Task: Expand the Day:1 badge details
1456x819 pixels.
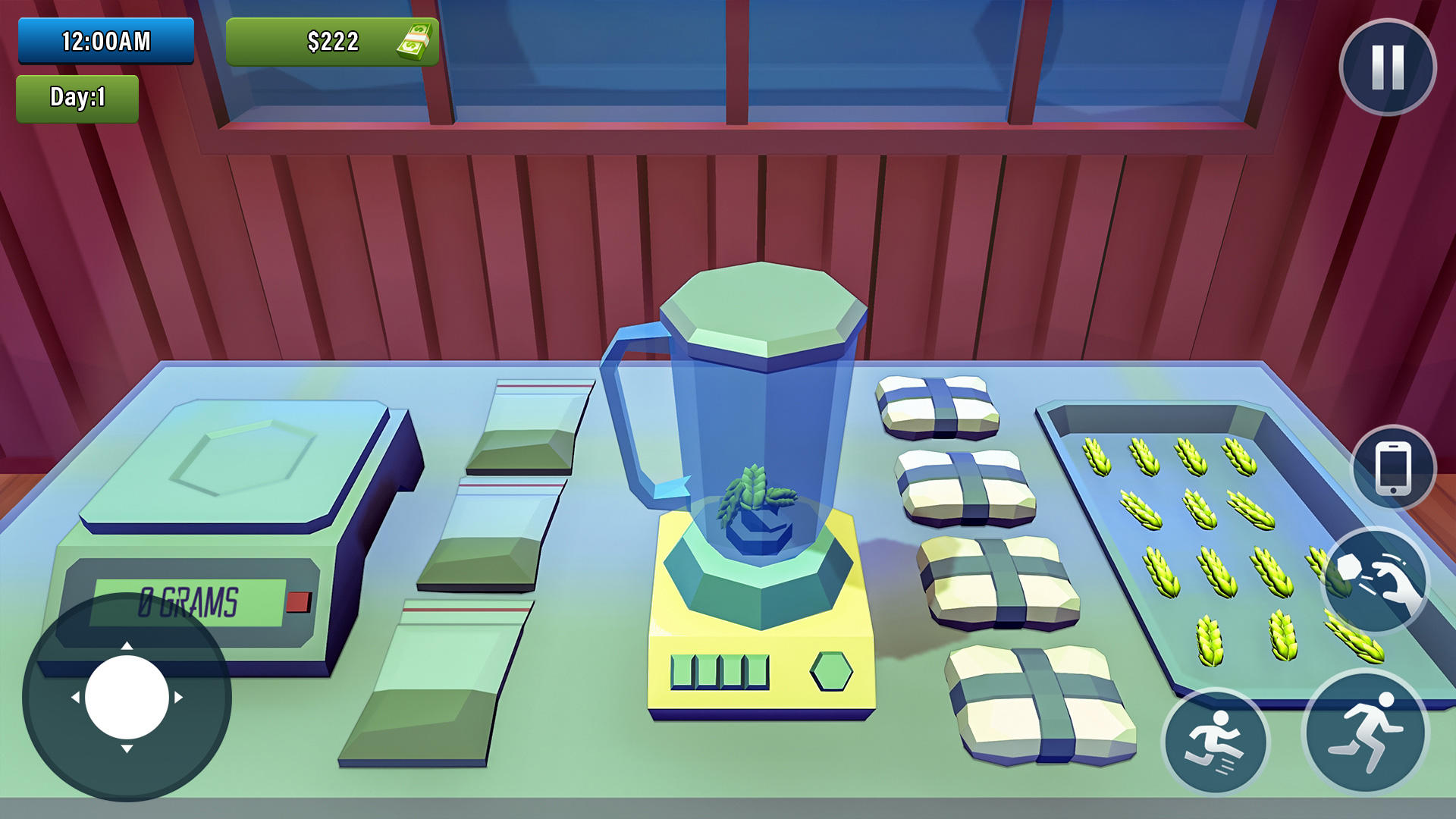Action: point(76,97)
